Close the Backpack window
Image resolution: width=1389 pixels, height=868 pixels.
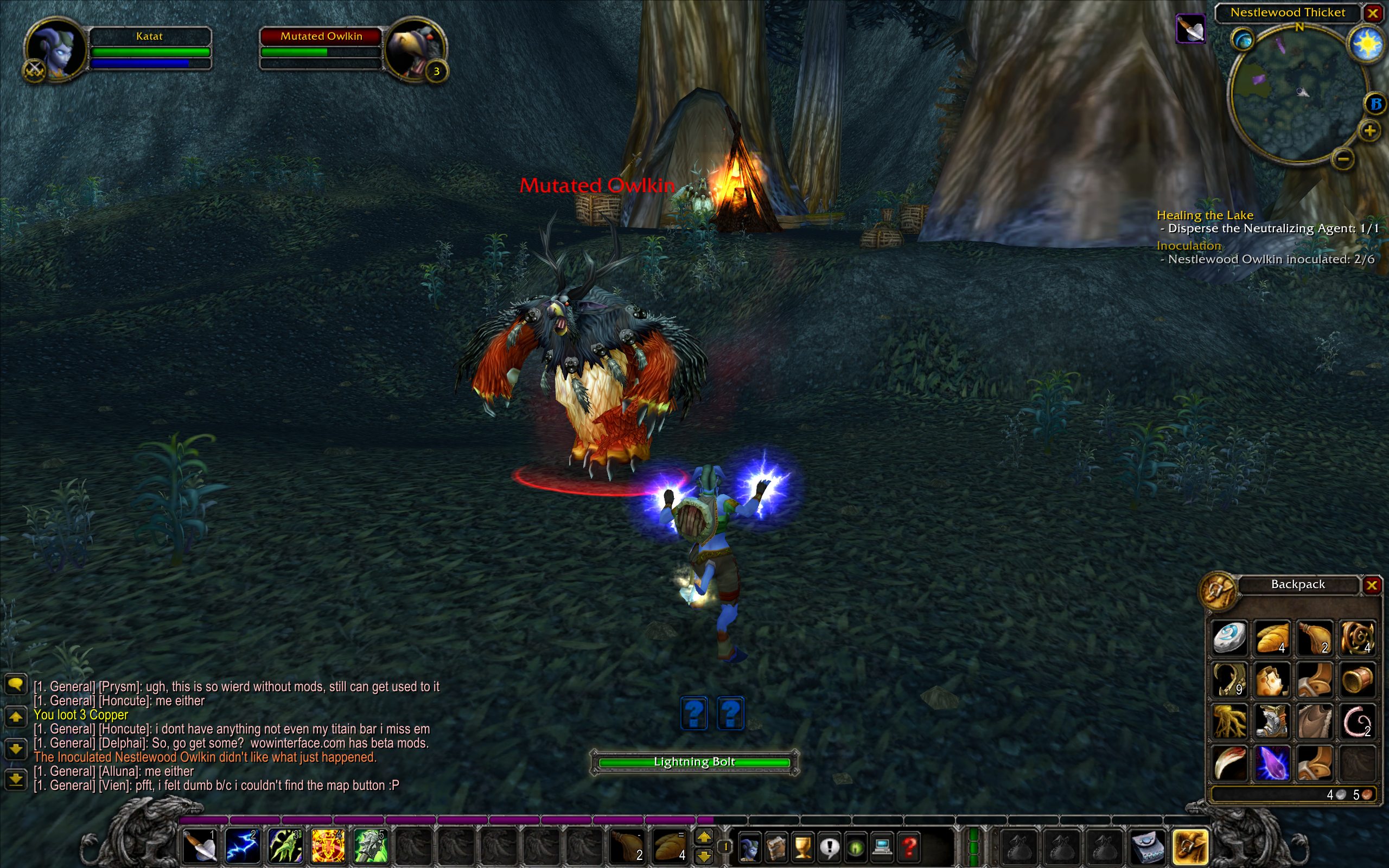(1371, 585)
